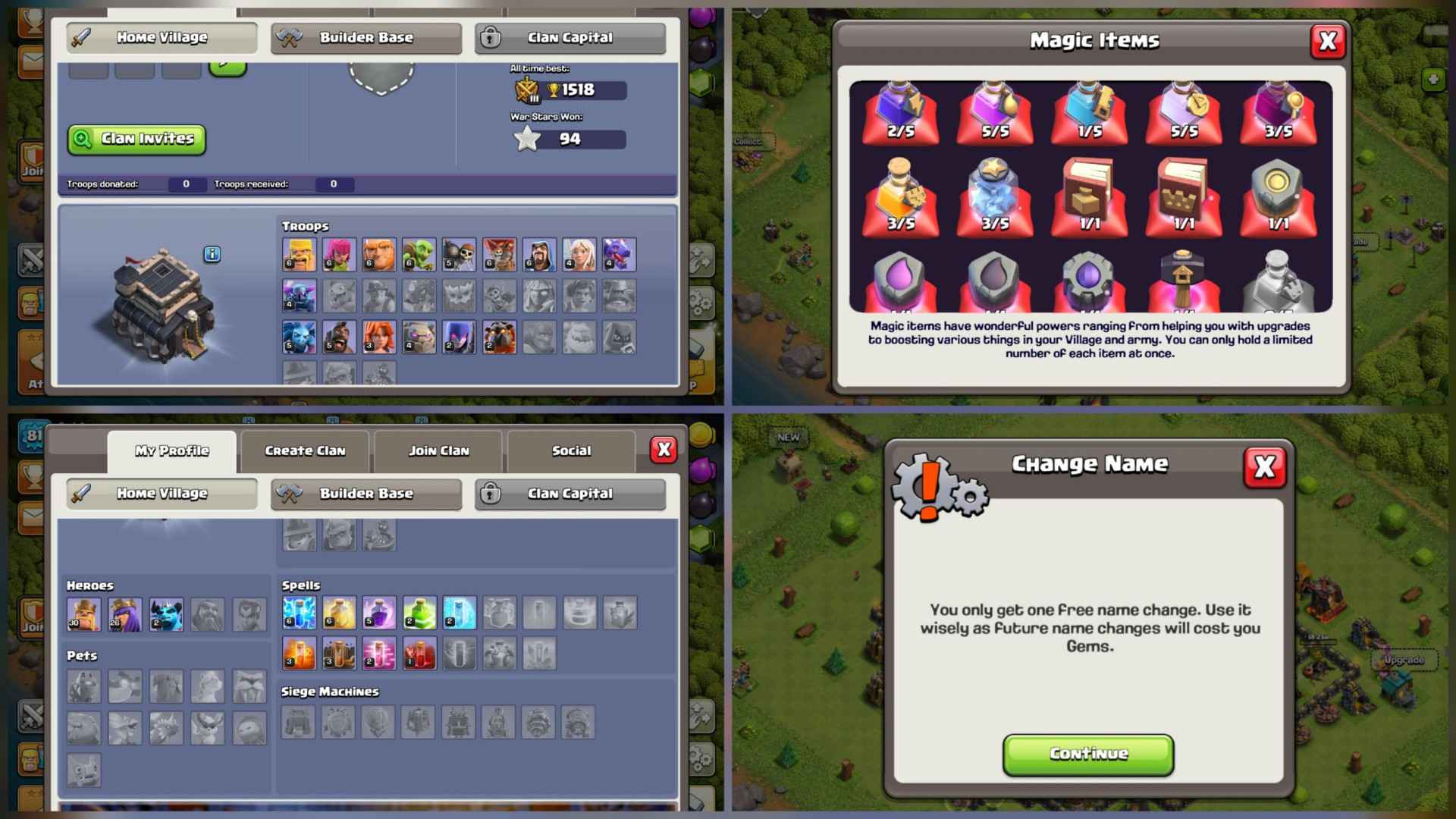This screenshot has width=1456, height=819.
Task: Select the Archer Queen hero icon
Action: (125, 614)
